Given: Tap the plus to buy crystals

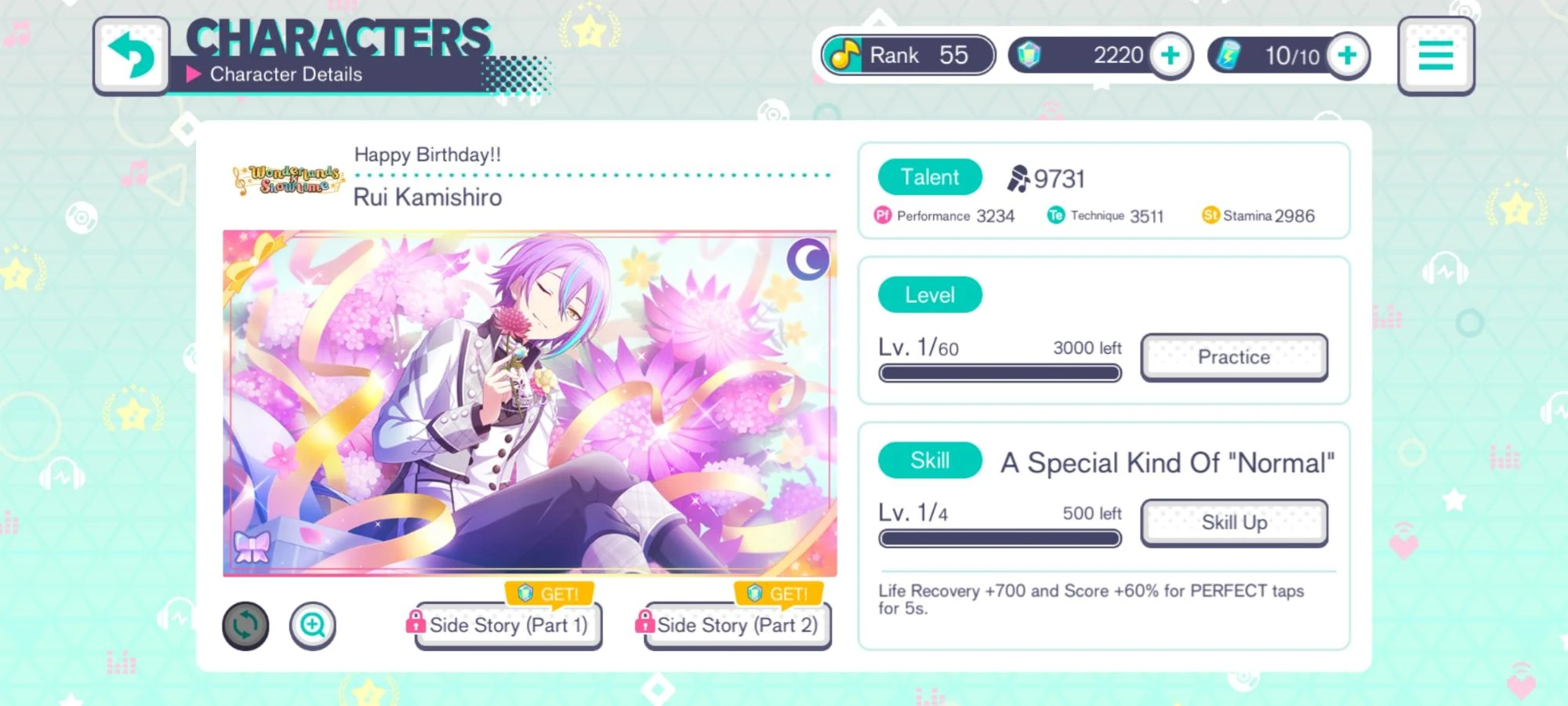Looking at the screenshot, I should tap(1171, 55).
